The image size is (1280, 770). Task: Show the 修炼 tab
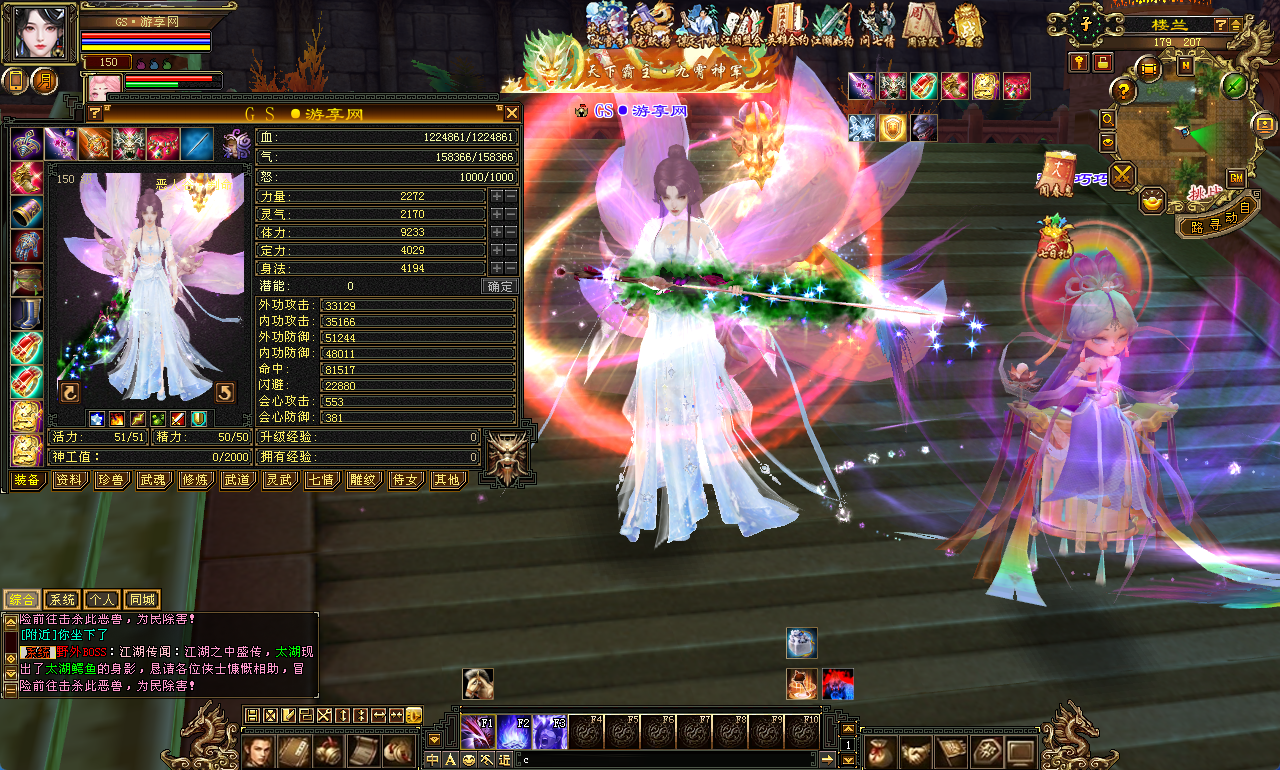[x=195, y=480]
